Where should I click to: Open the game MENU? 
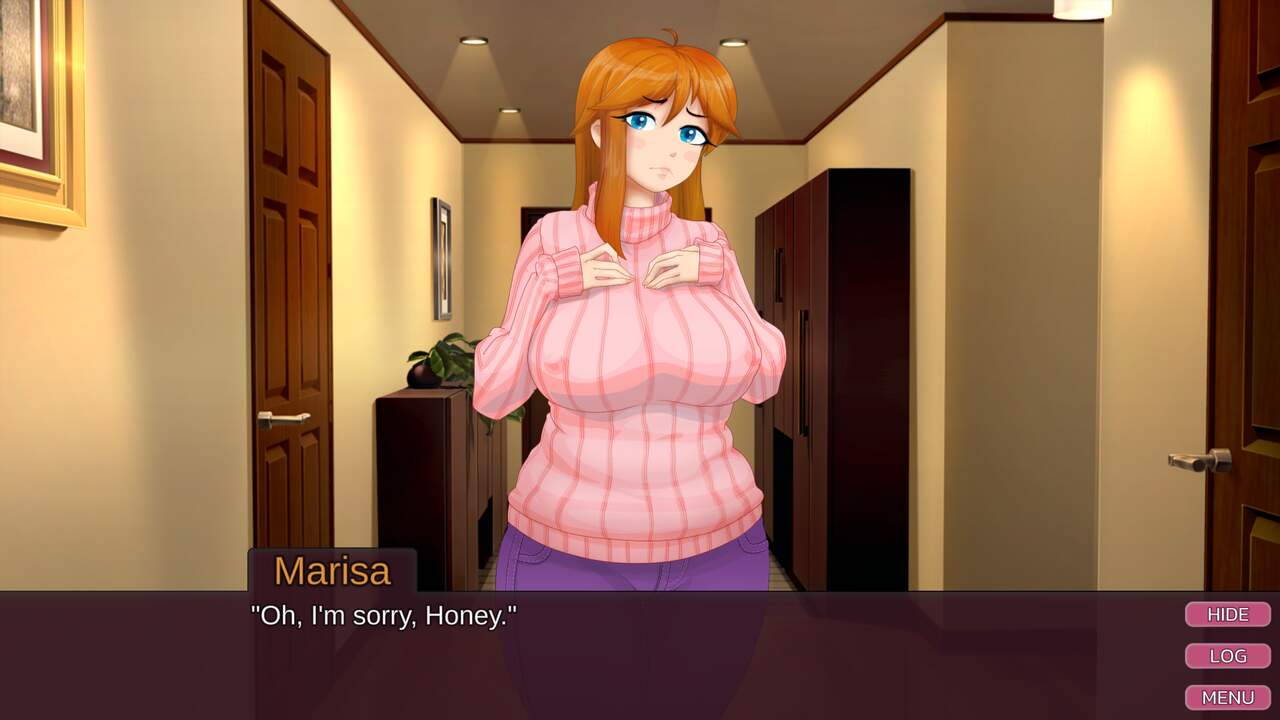(1227, 697)
